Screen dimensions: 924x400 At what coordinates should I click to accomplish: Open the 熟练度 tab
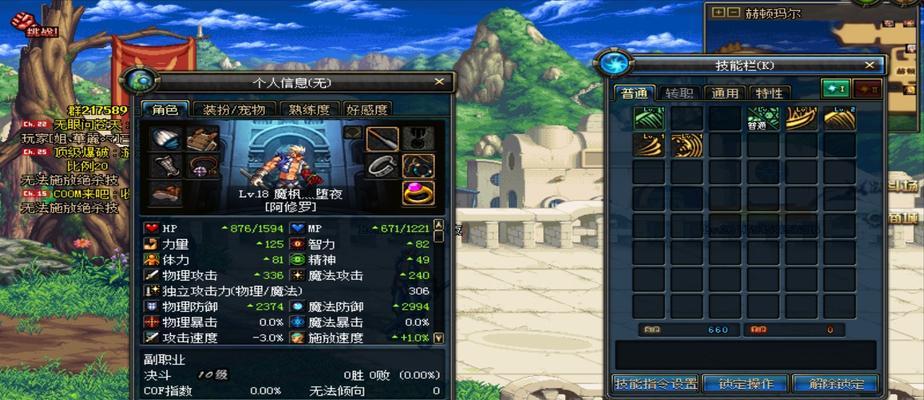(x=309, y=109)
